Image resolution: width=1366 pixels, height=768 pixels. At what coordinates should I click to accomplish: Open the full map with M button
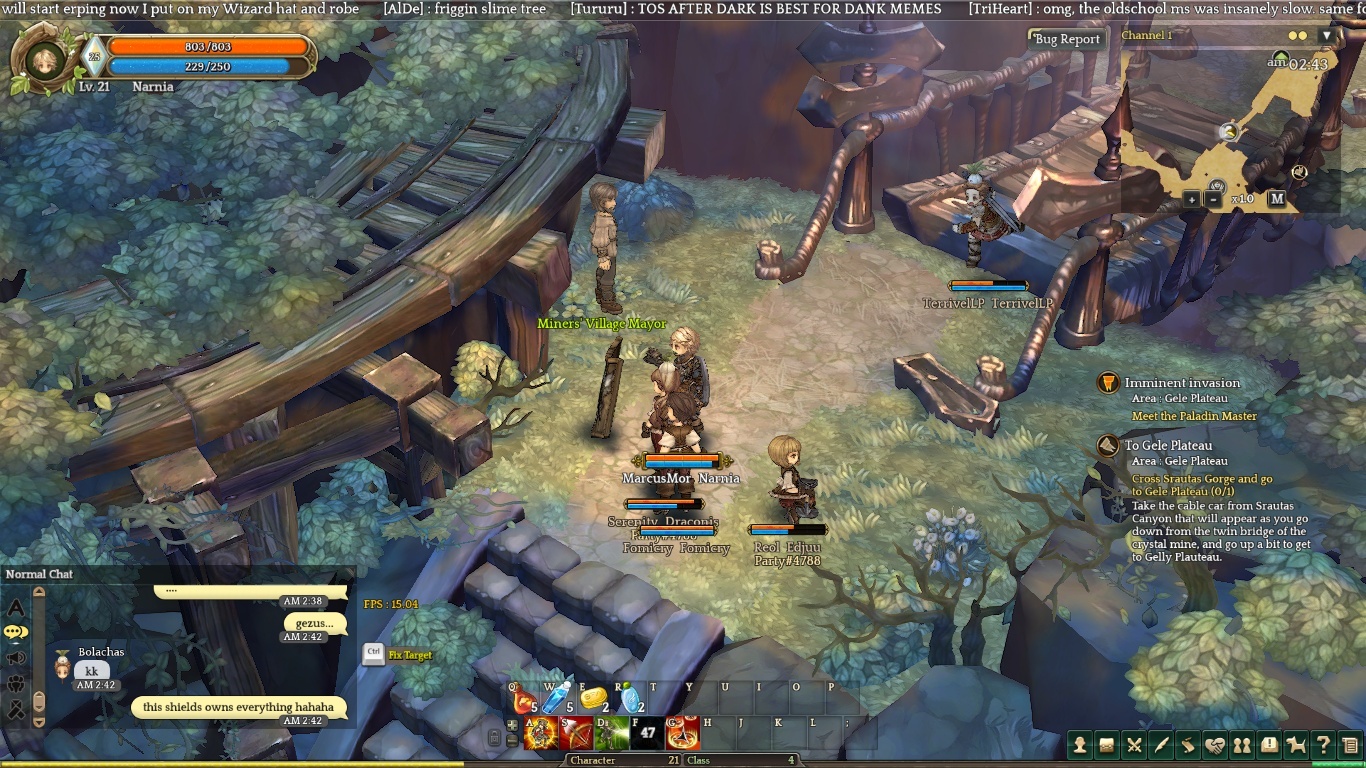1277,198
